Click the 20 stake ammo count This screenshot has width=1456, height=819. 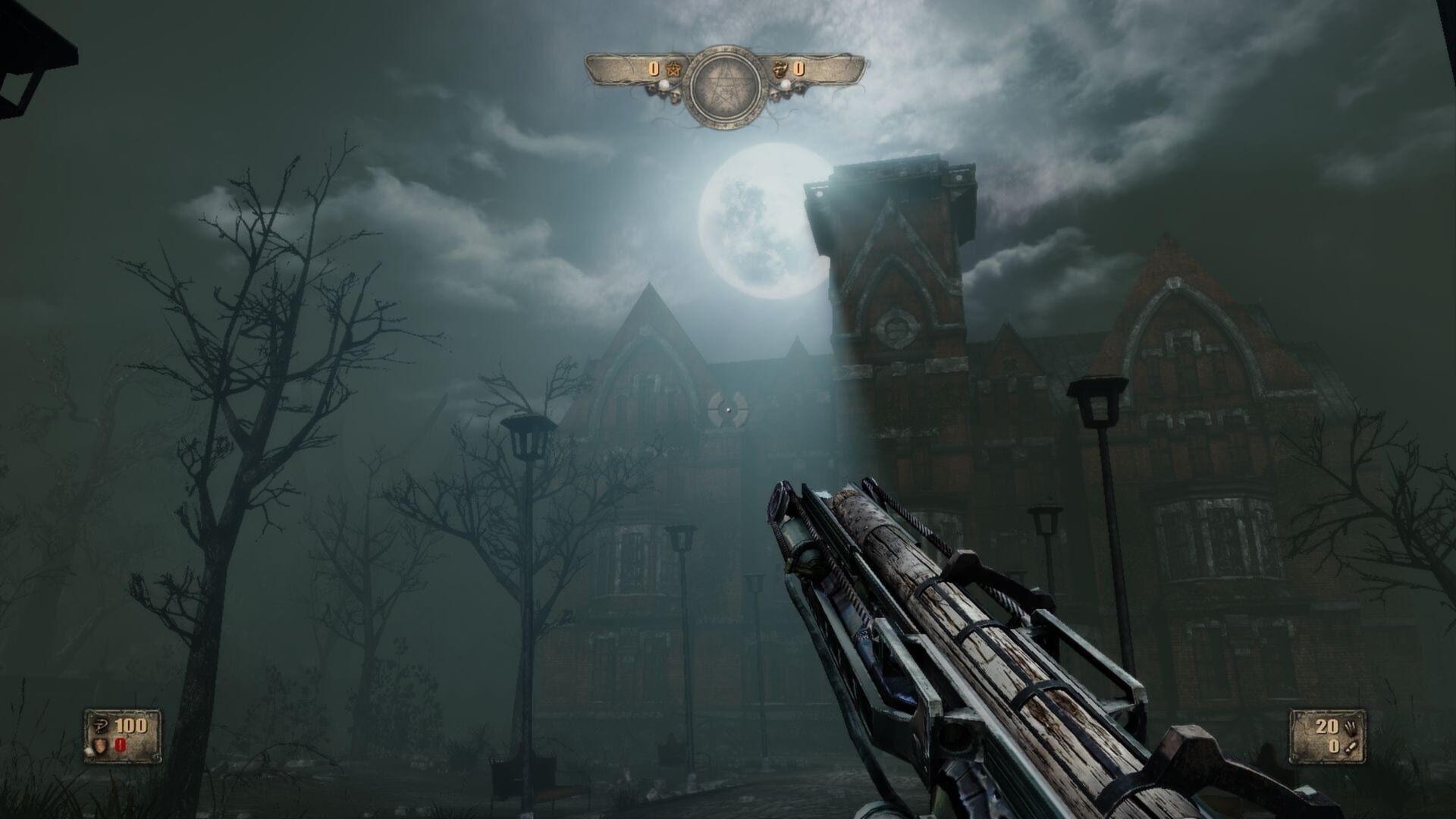1327,727
